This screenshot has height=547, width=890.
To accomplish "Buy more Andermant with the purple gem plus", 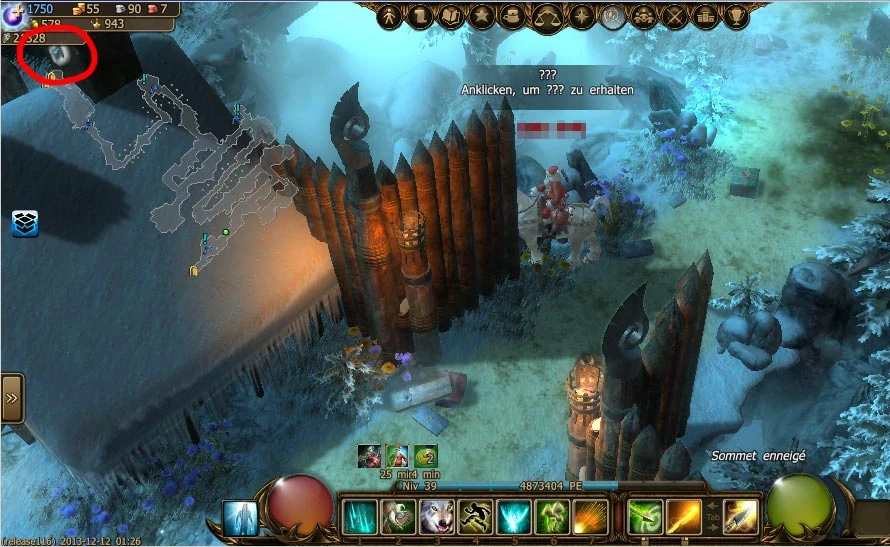I will click(13, 10).
